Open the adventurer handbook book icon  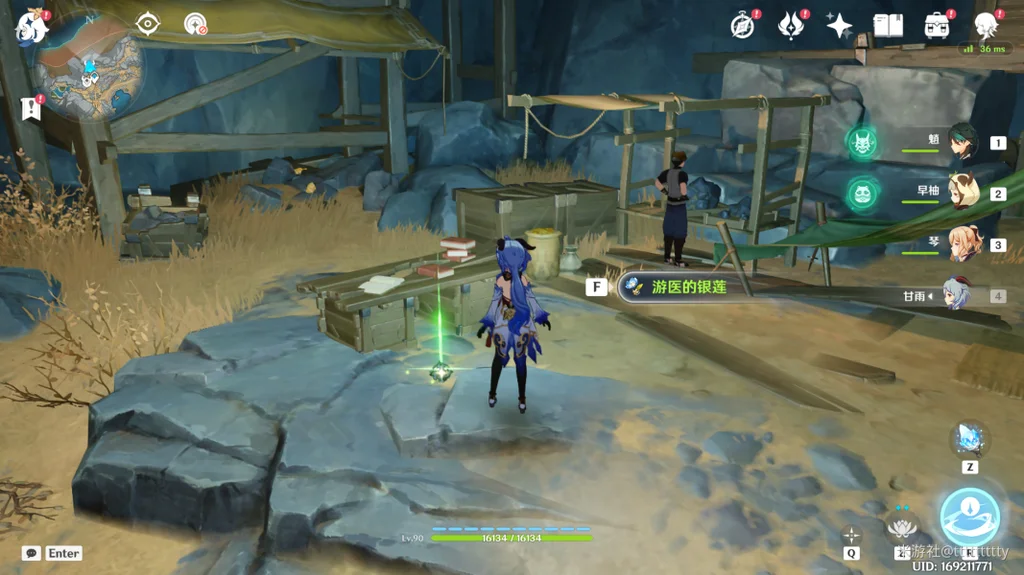(x=887, y=26)
